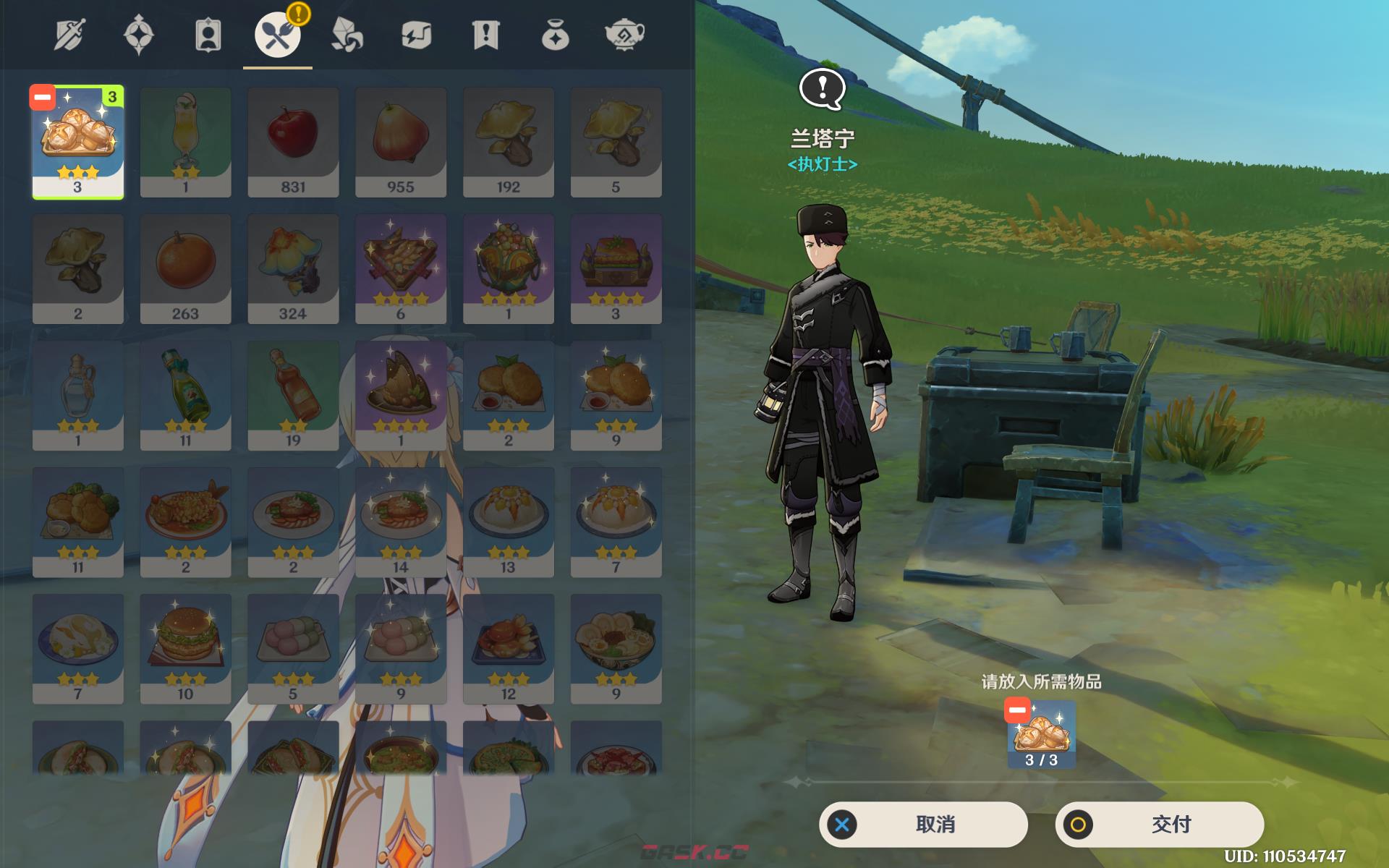
Task: Select the red apple stack of 831
Action: (x=293, y=142)
